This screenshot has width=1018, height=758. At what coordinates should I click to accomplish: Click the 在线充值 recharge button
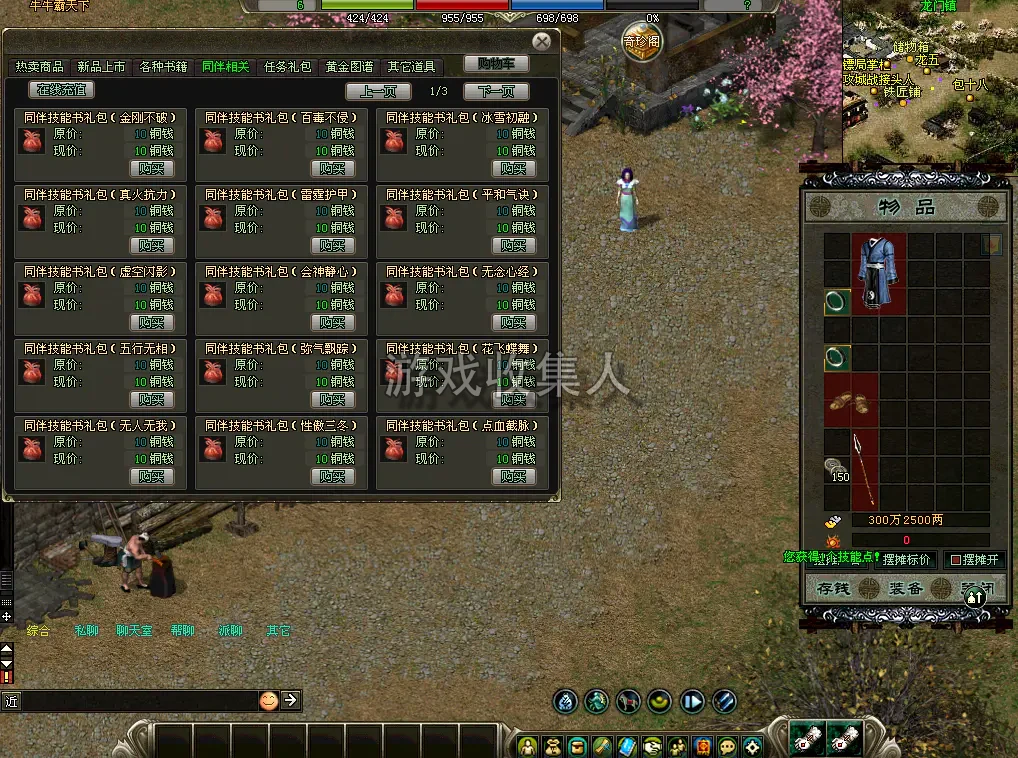click(63, 90)
